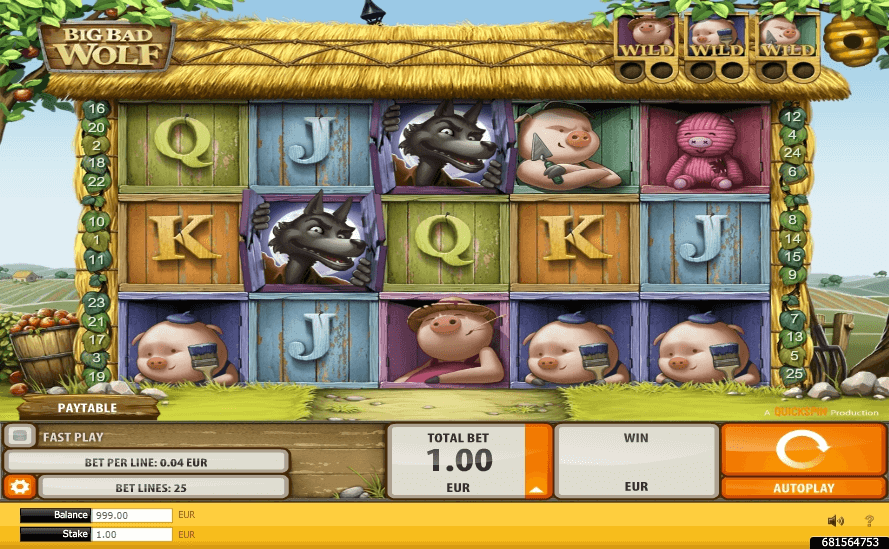Screen dimensions: 889x549
Task: Open settings with the orange gear icon
Action: pyautogui.click(x=19, y=487)
